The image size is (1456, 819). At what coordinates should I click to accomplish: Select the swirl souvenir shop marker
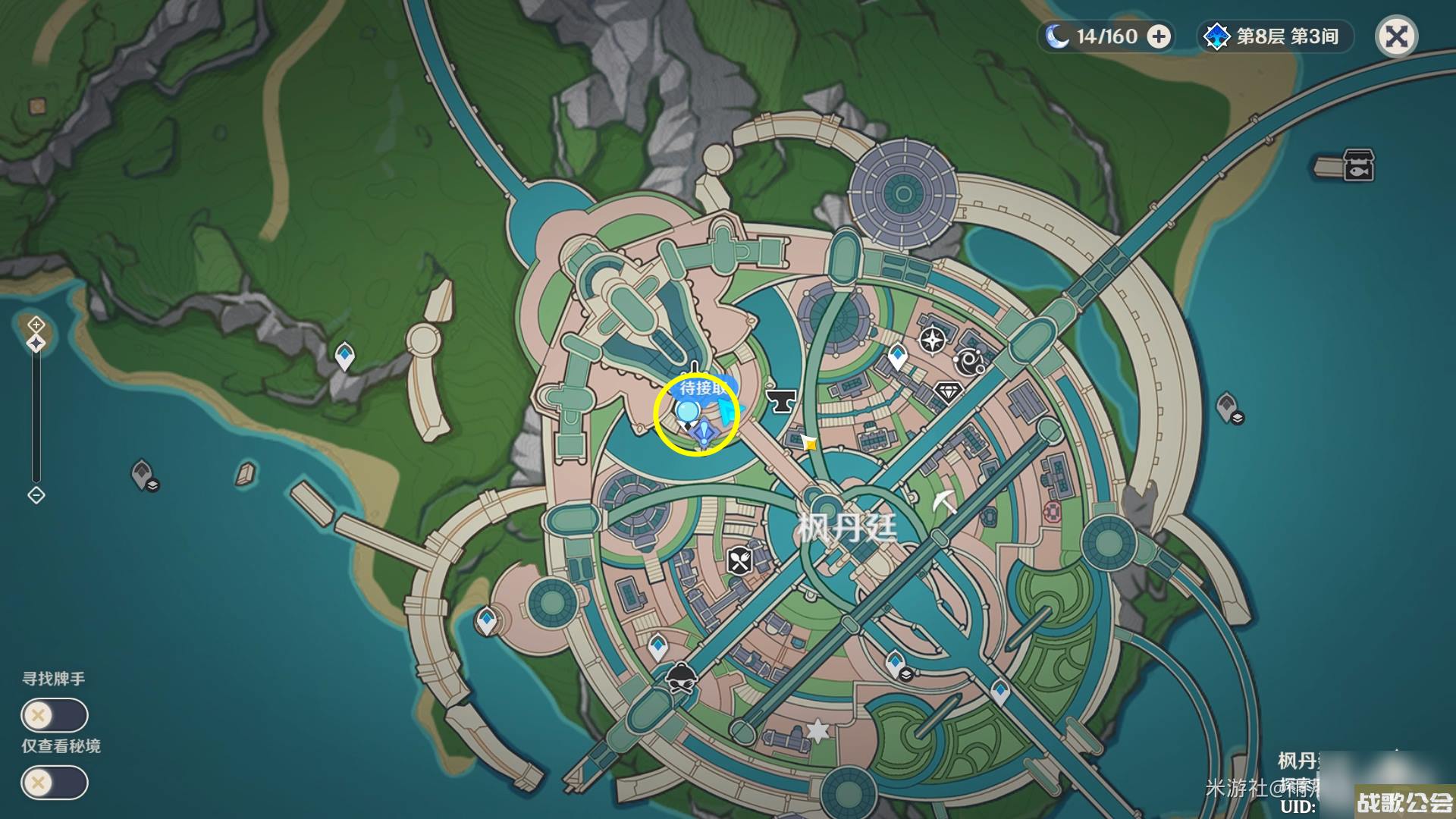coord(969,362)
